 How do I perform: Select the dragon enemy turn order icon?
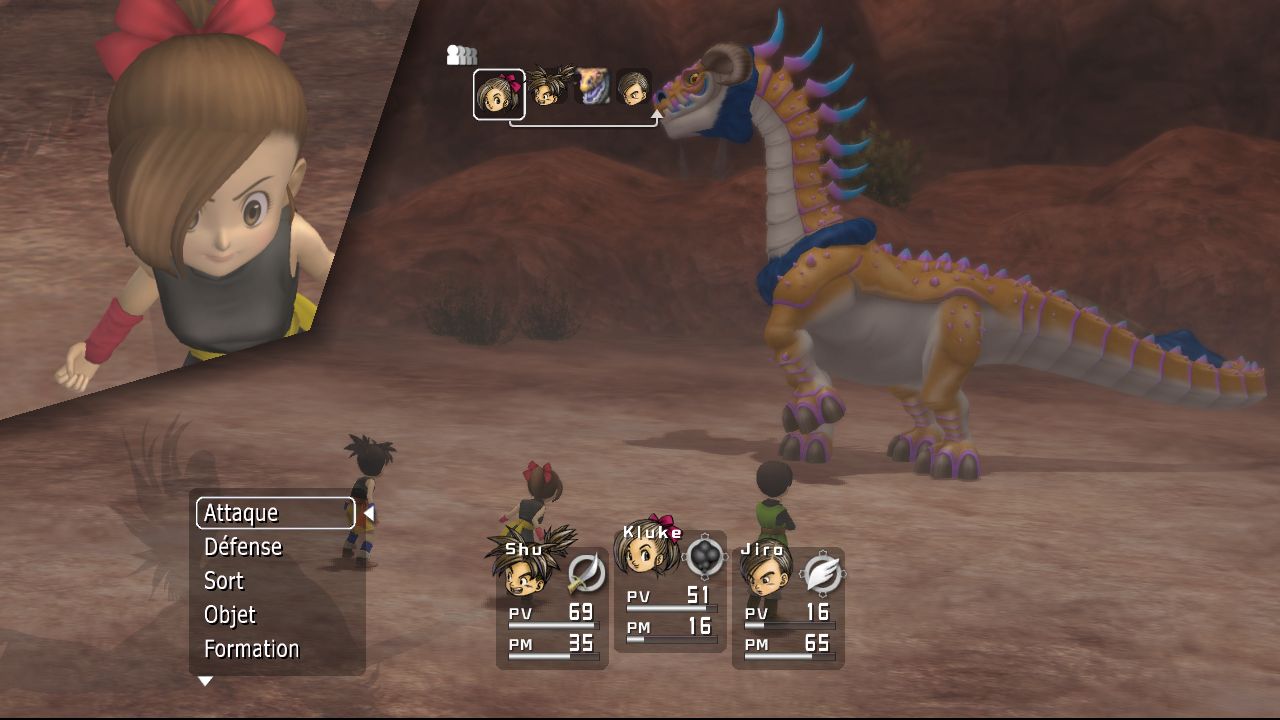592,87
